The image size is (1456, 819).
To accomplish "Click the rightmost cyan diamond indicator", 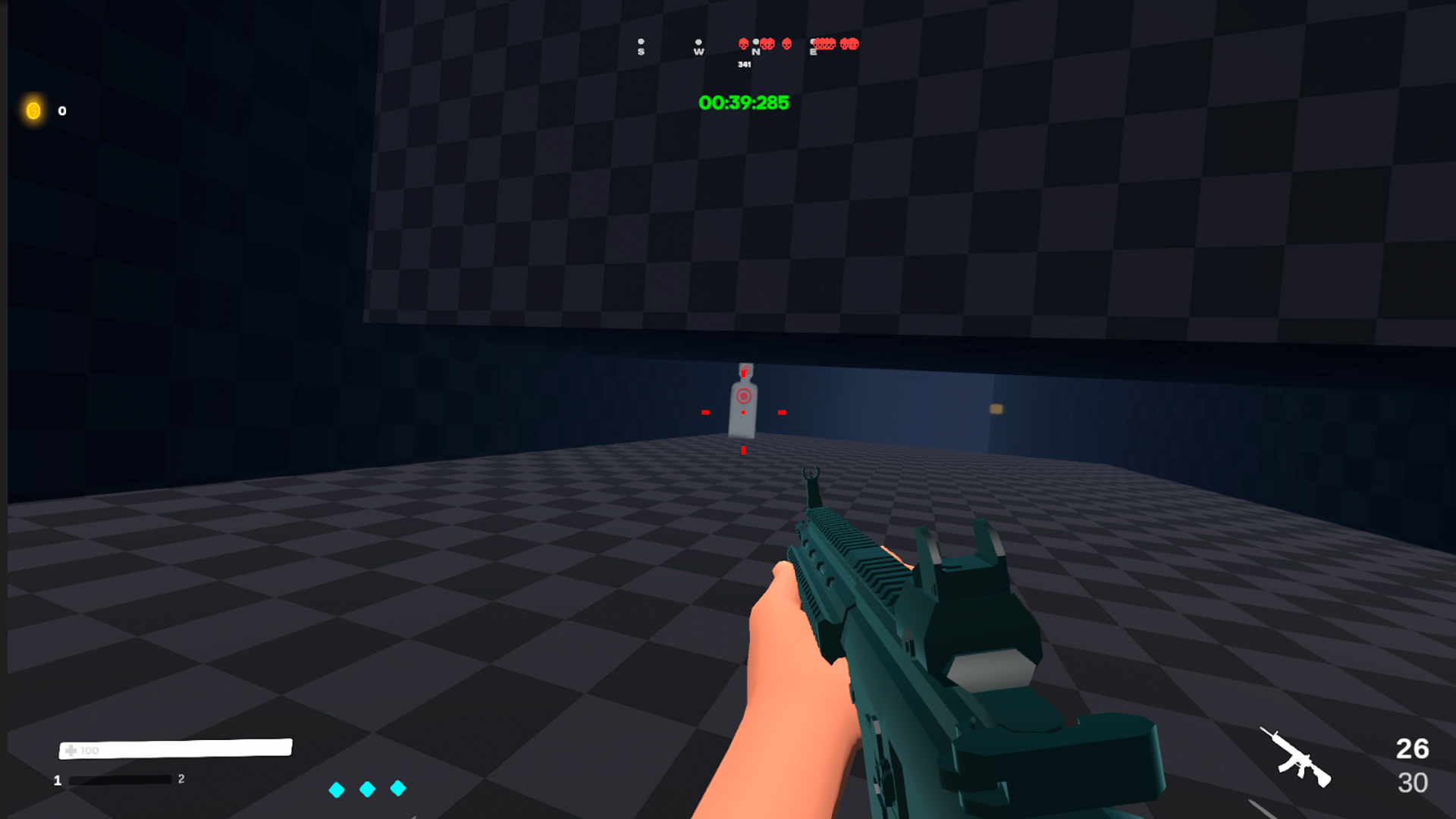I will [x=399, y=790].
